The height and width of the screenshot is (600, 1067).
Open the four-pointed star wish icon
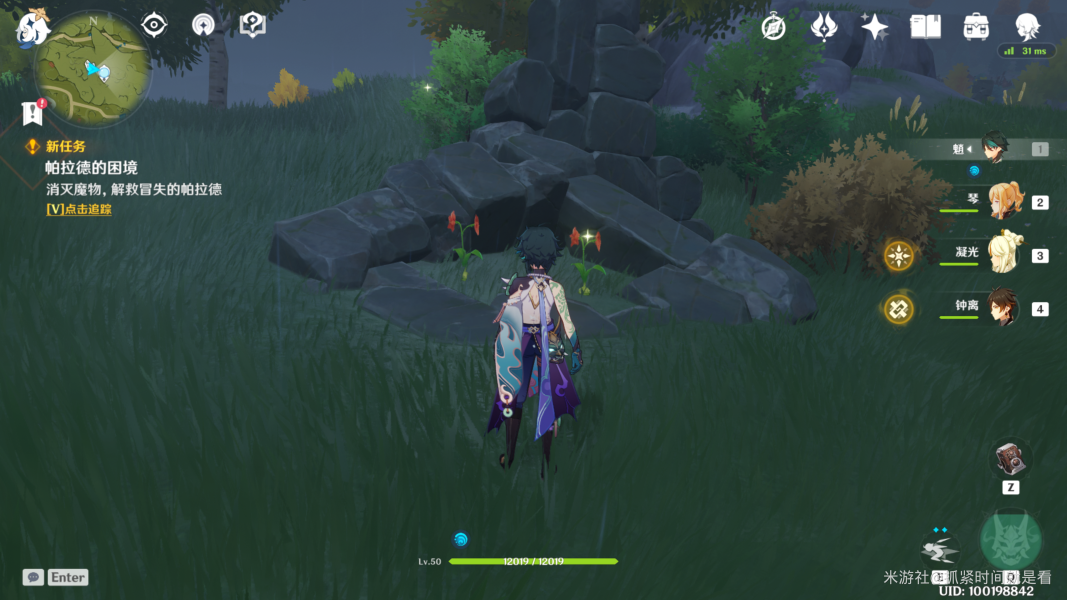[874, 27]
